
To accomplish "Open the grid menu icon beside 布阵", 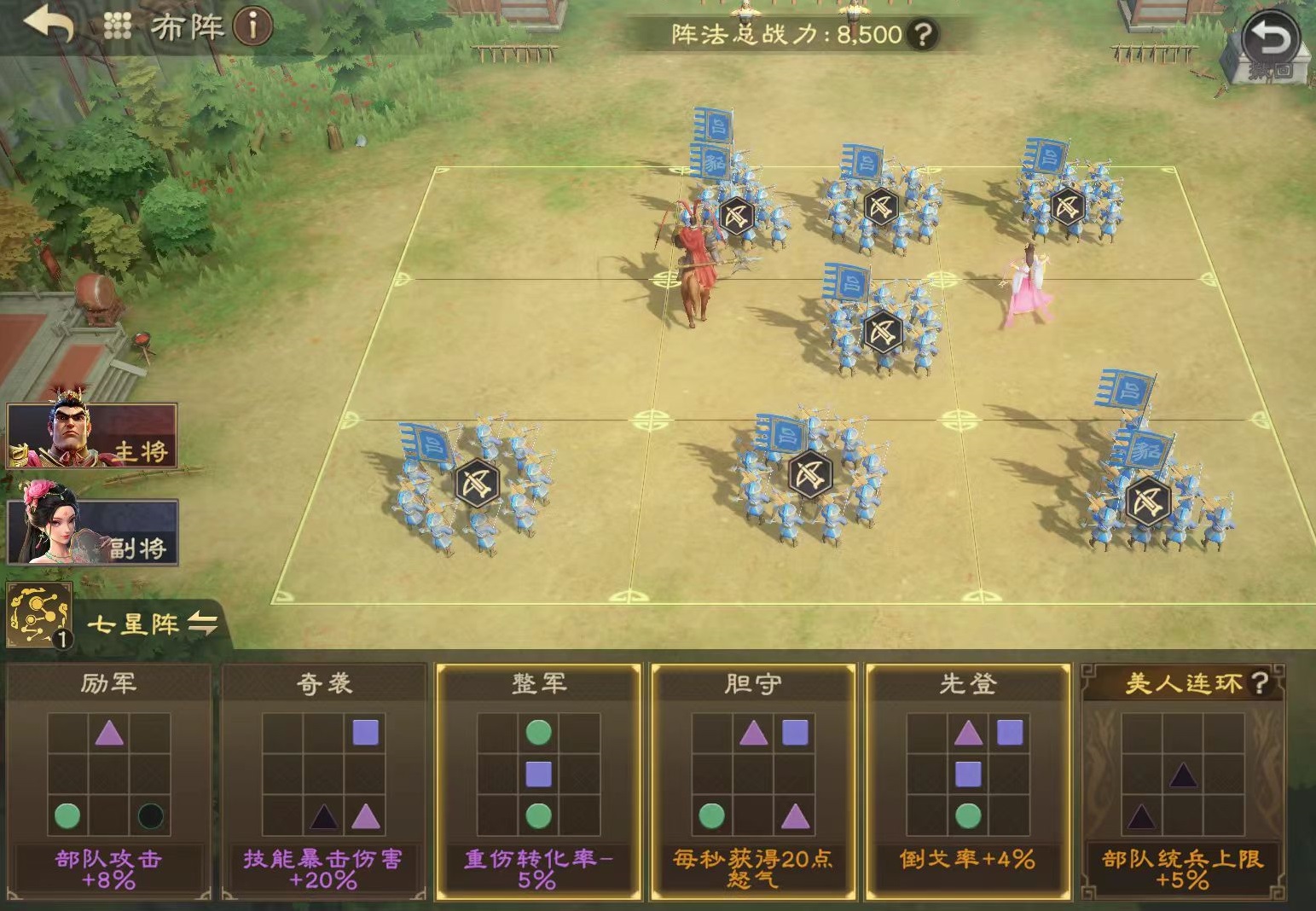I will [118, 26].
